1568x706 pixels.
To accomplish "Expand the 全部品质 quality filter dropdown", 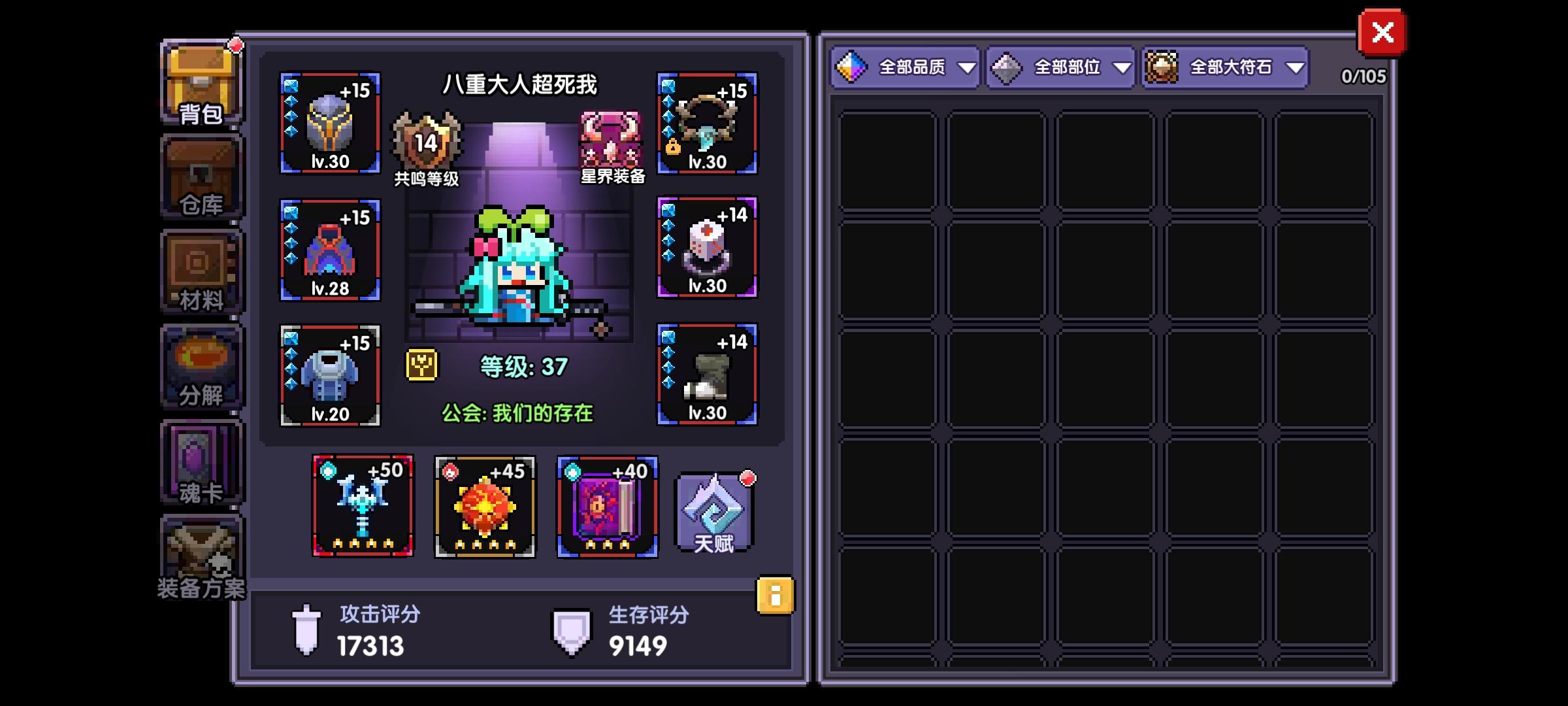I will coord(906,67).
